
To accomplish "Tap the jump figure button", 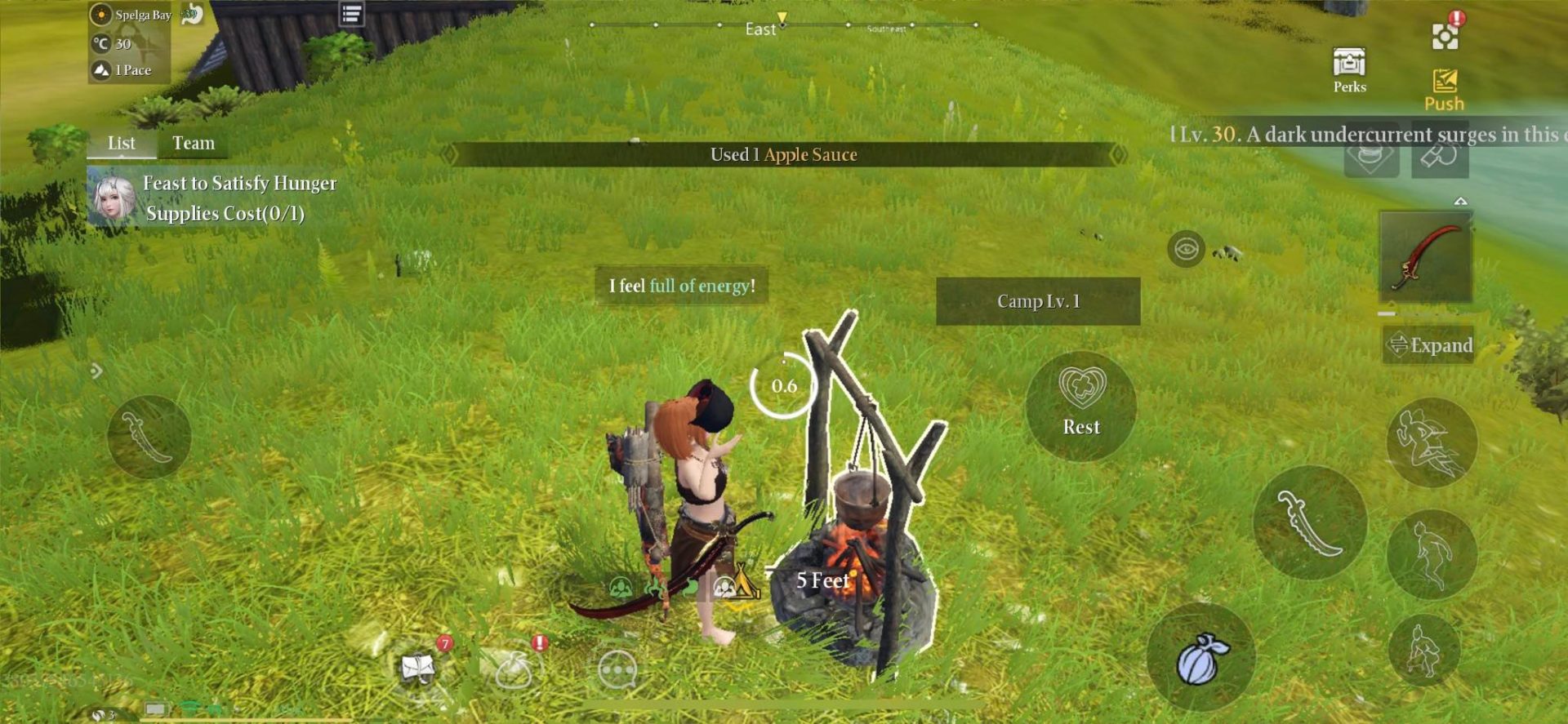I will [1431, 554].
